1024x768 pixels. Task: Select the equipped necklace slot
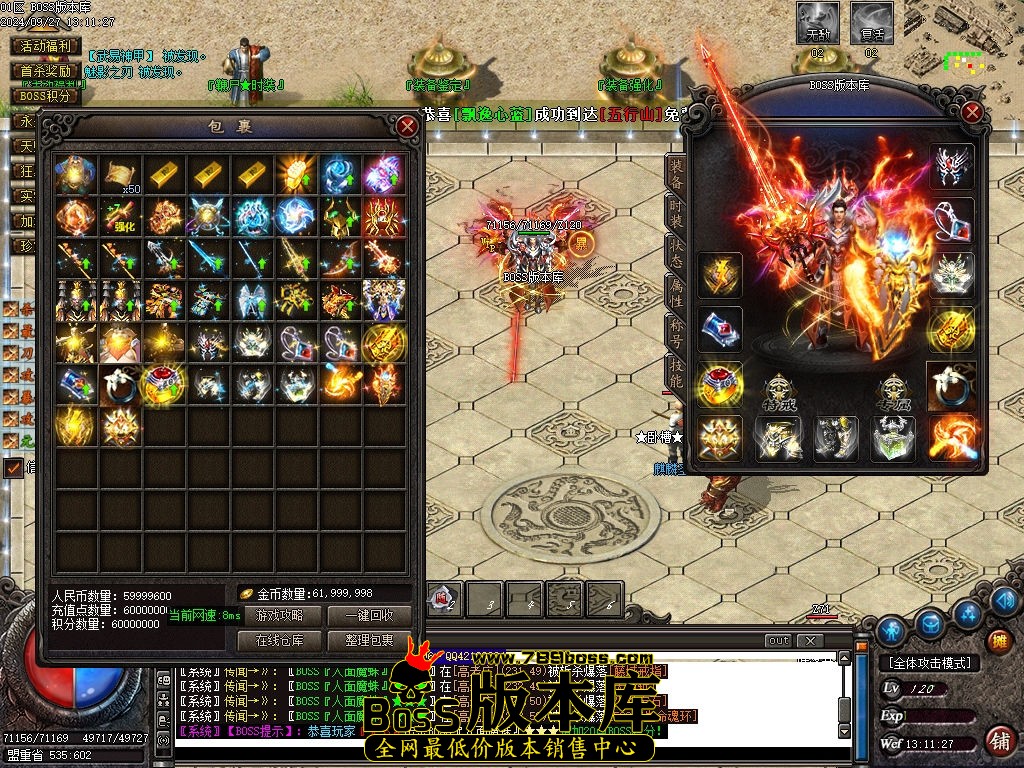[x=952, y=220]
